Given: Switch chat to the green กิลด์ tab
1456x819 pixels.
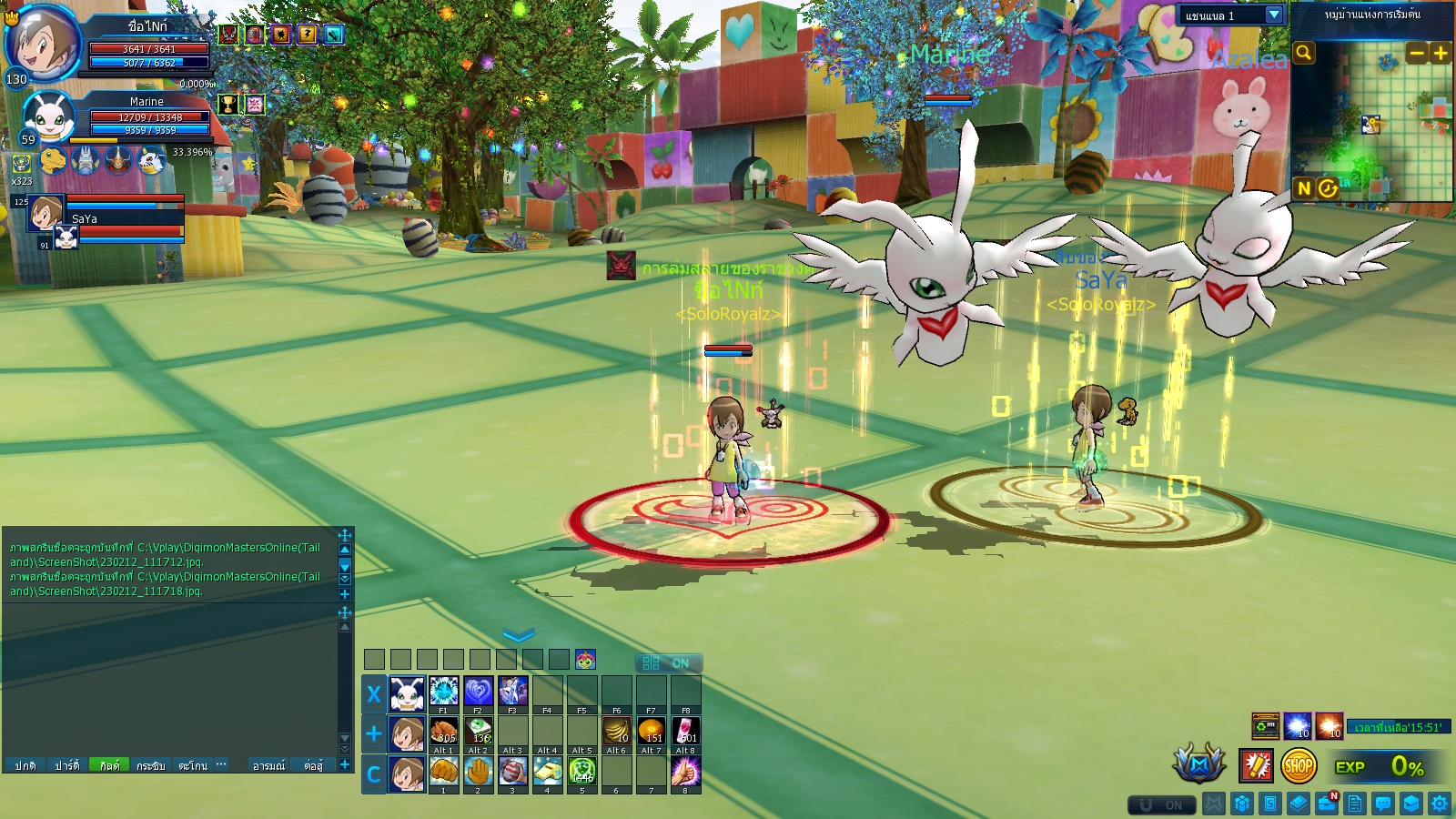Looking at the screenshot, I should click(x=109, y=765).
